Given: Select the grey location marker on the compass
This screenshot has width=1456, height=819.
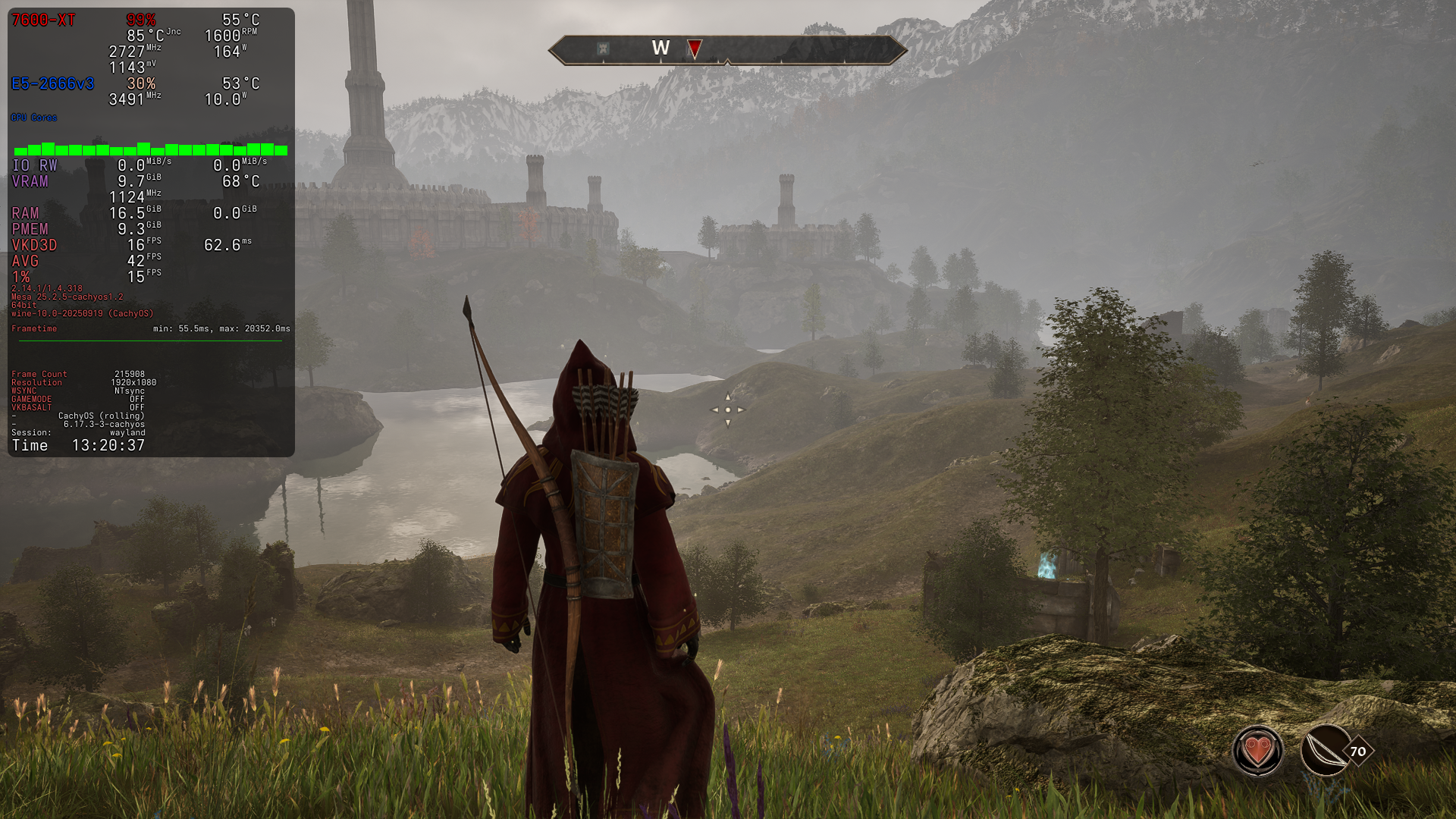Looking at the screenshot, I should click(603, 49).
